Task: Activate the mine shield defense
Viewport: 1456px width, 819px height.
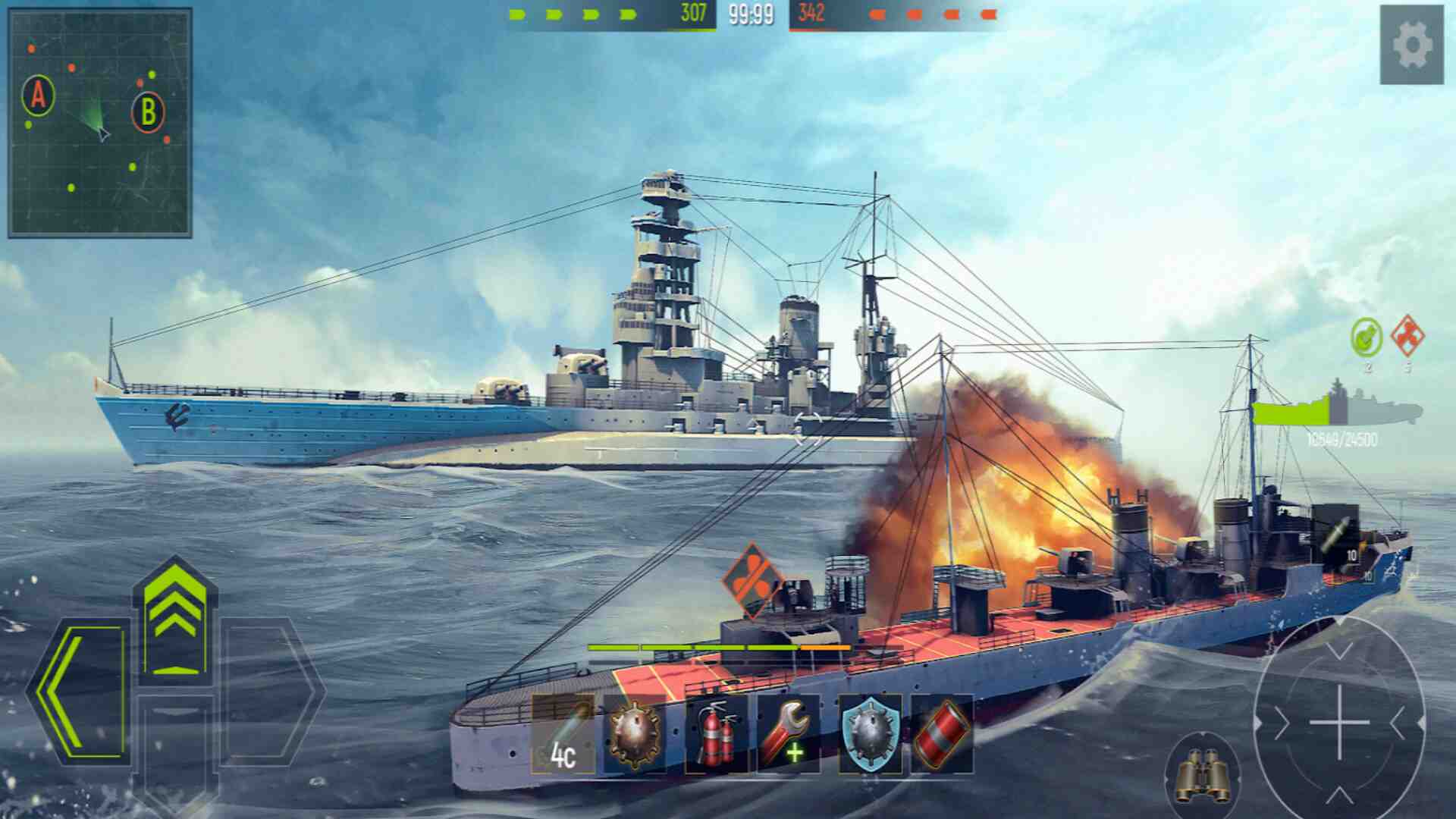Action: (870, 734)
